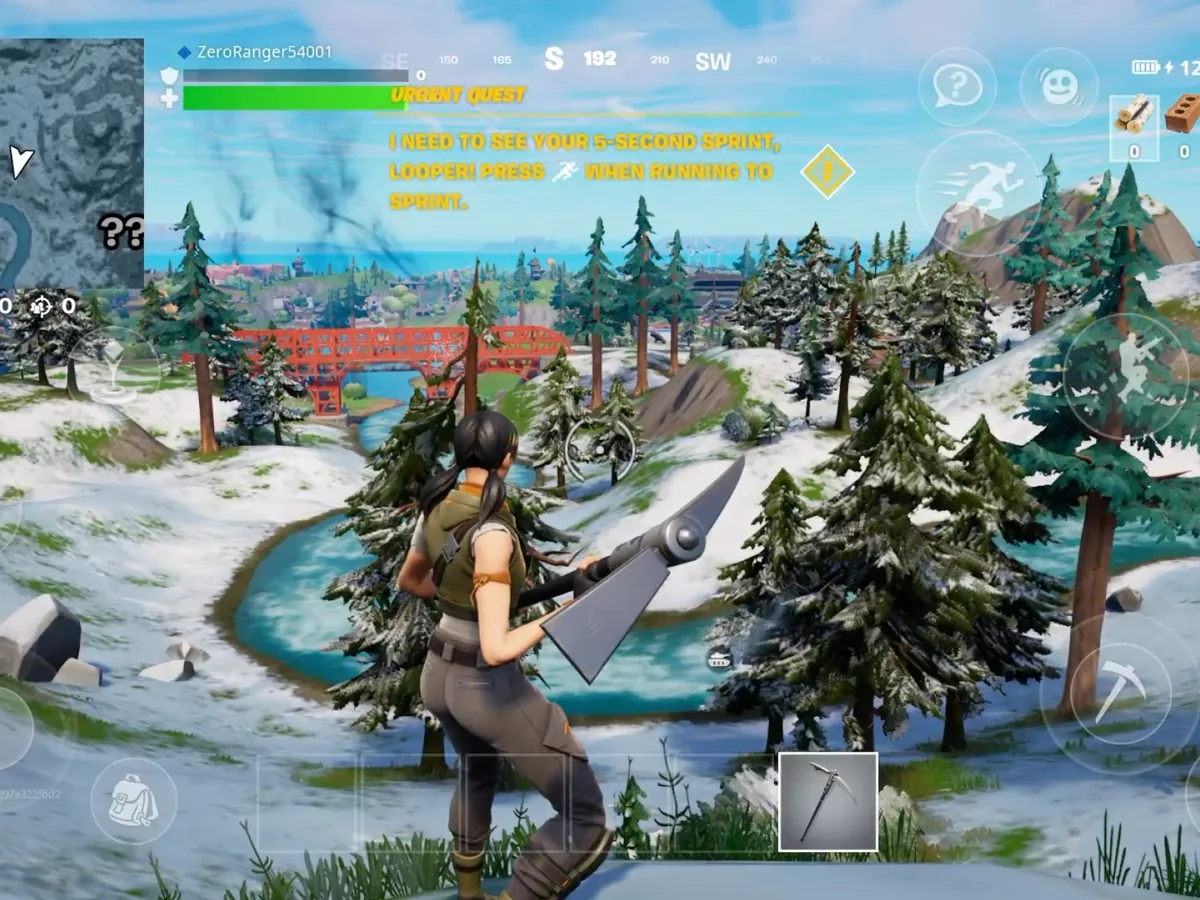Screen dimensions: 1200x900
Task: Open the emote smiley face wheel
Action: coord(1058,87)
